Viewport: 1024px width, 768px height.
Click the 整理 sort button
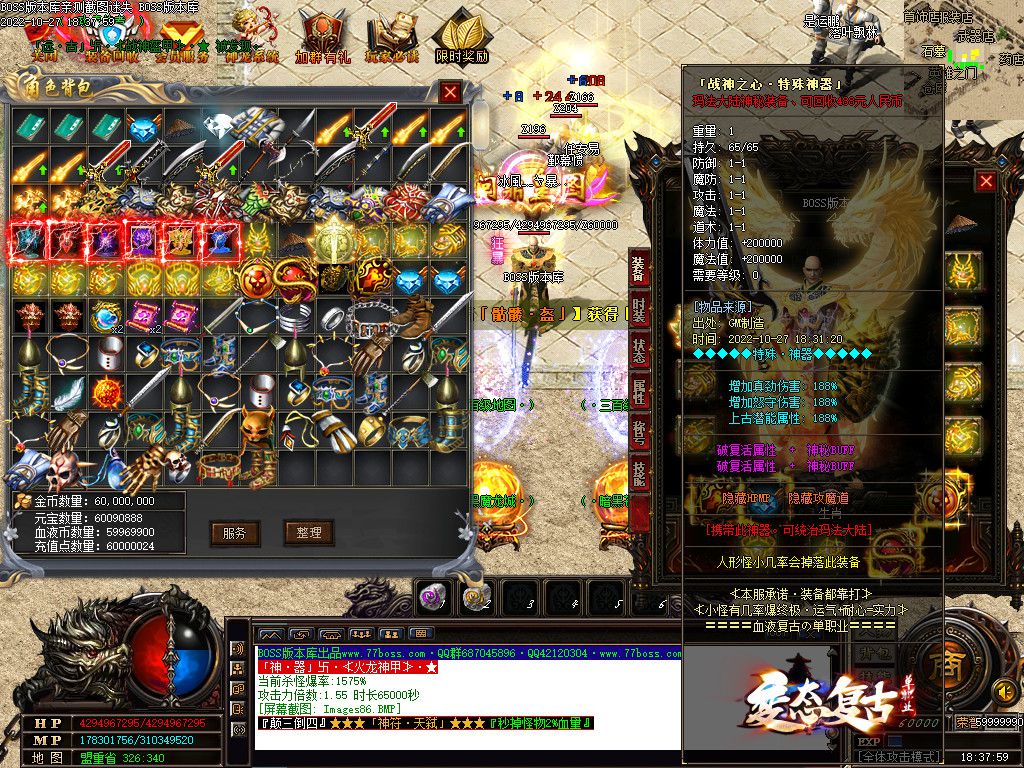(308, 532)
